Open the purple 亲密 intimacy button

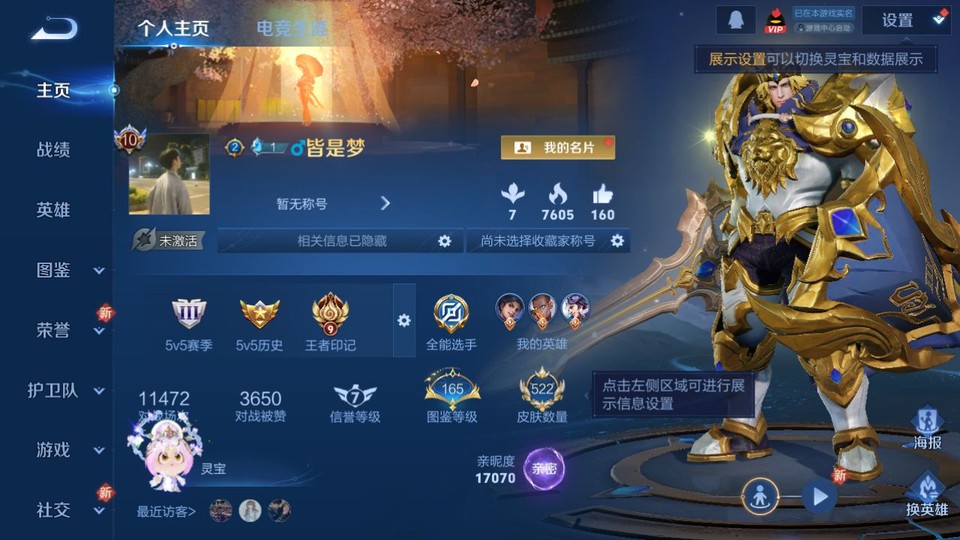pyautogui.click(x=544, y=469)
